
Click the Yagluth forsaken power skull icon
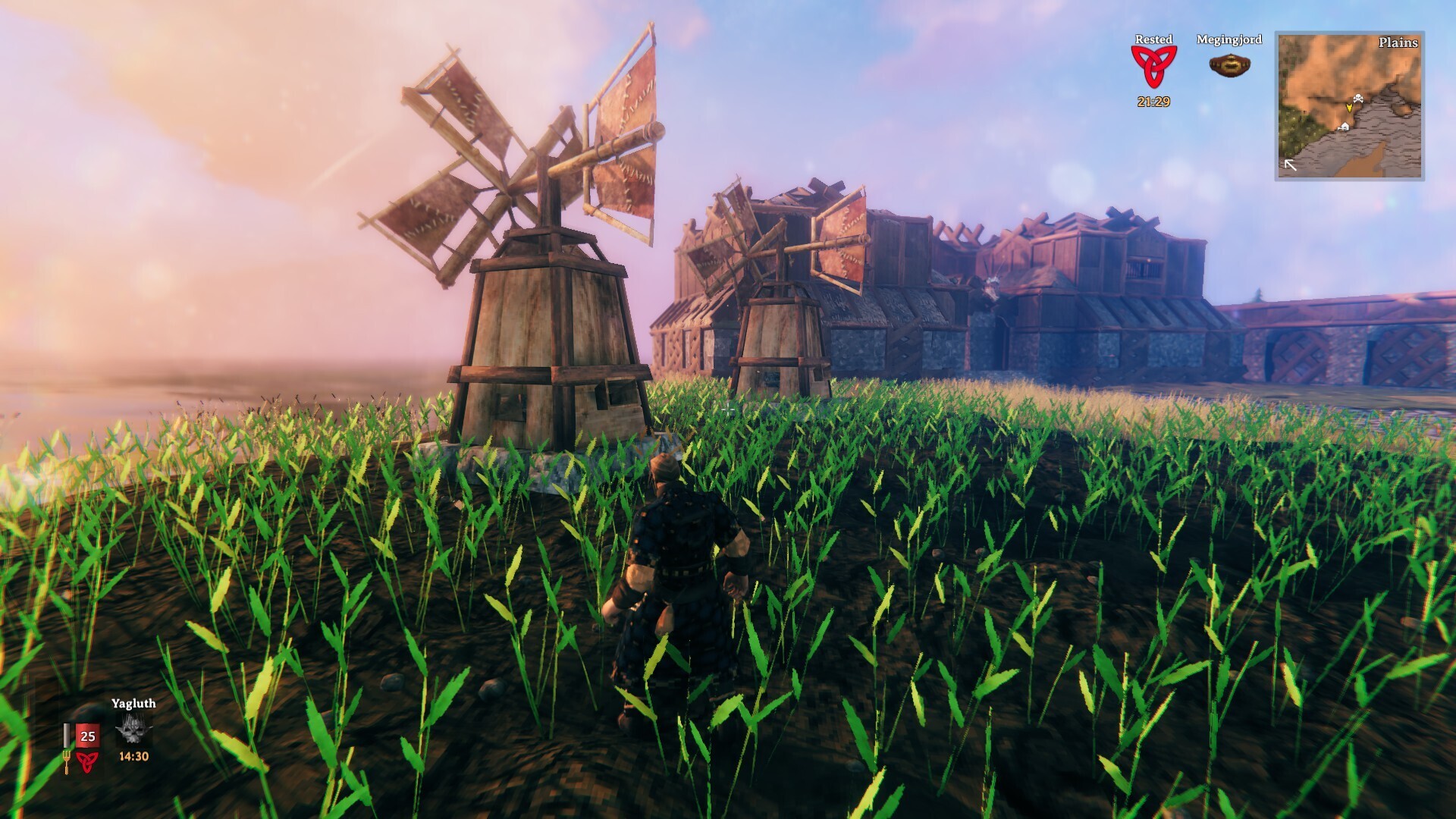click(134, 730)
